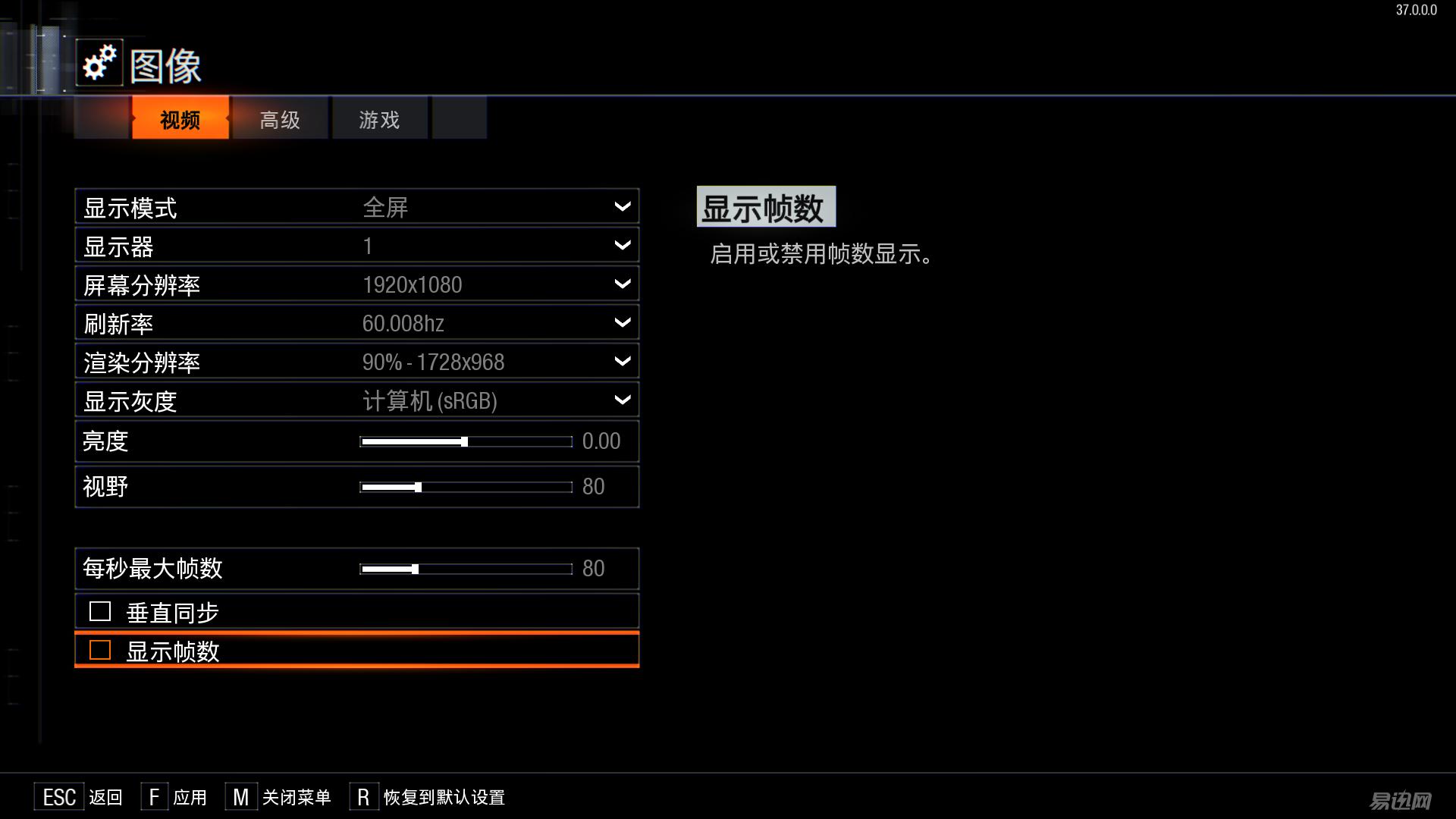The height and width of the screenshot is (819, 1456).
Task: Click 恢复到默认设置 to restore defaults
Action: tap(445, 798)
